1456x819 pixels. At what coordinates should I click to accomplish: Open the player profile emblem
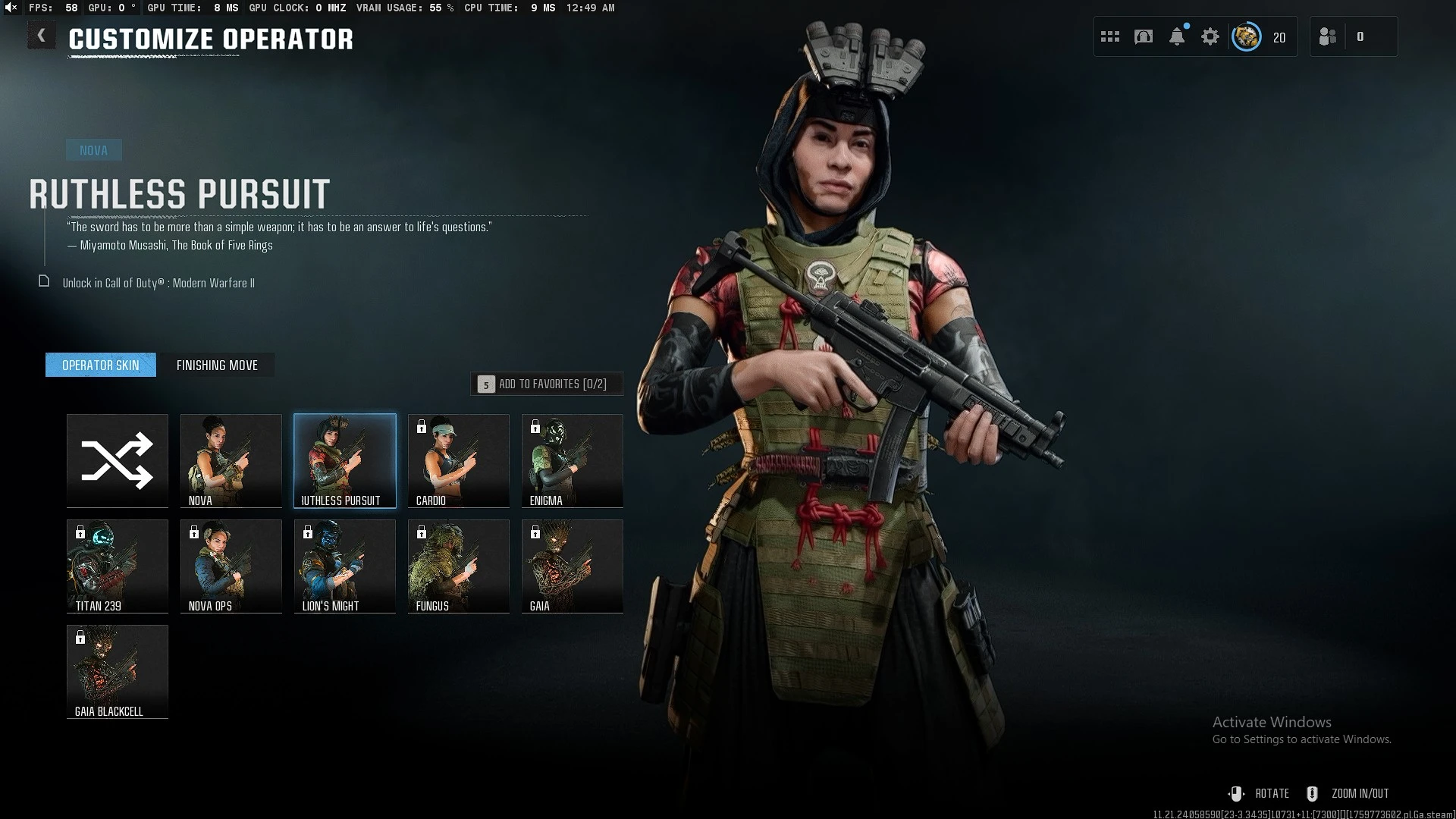(1247, 36)
